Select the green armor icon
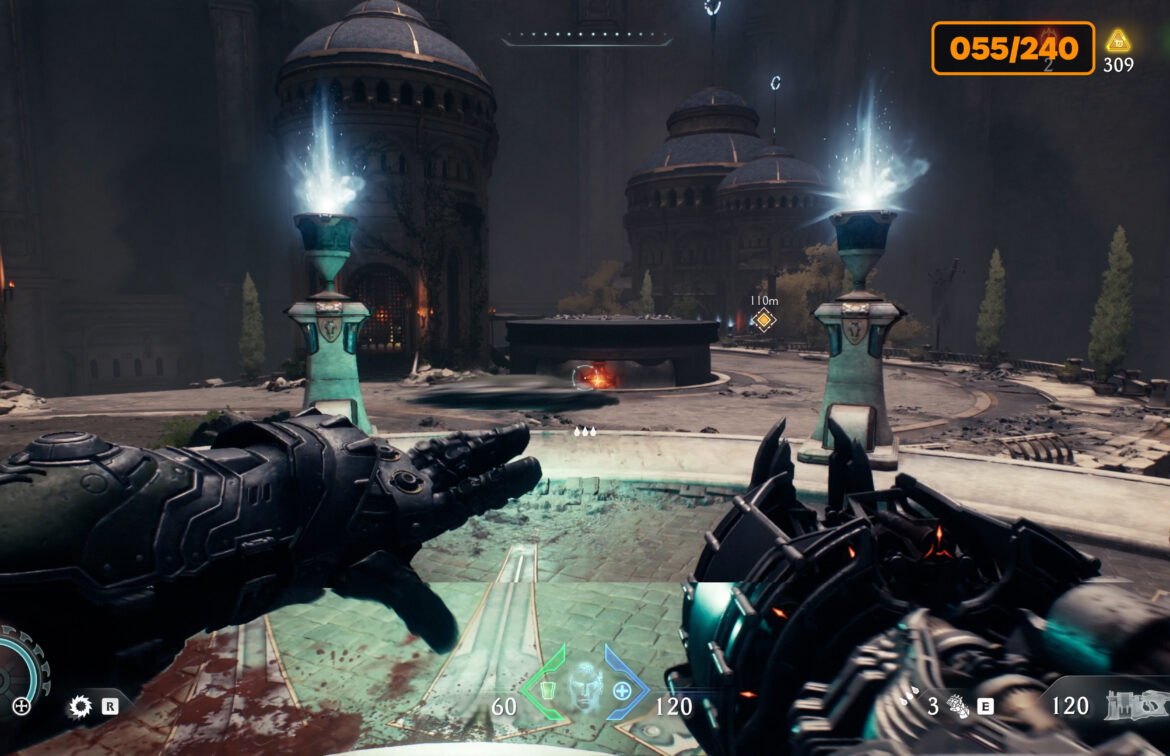Viewport: 1170px width, 756px height. 546,689
